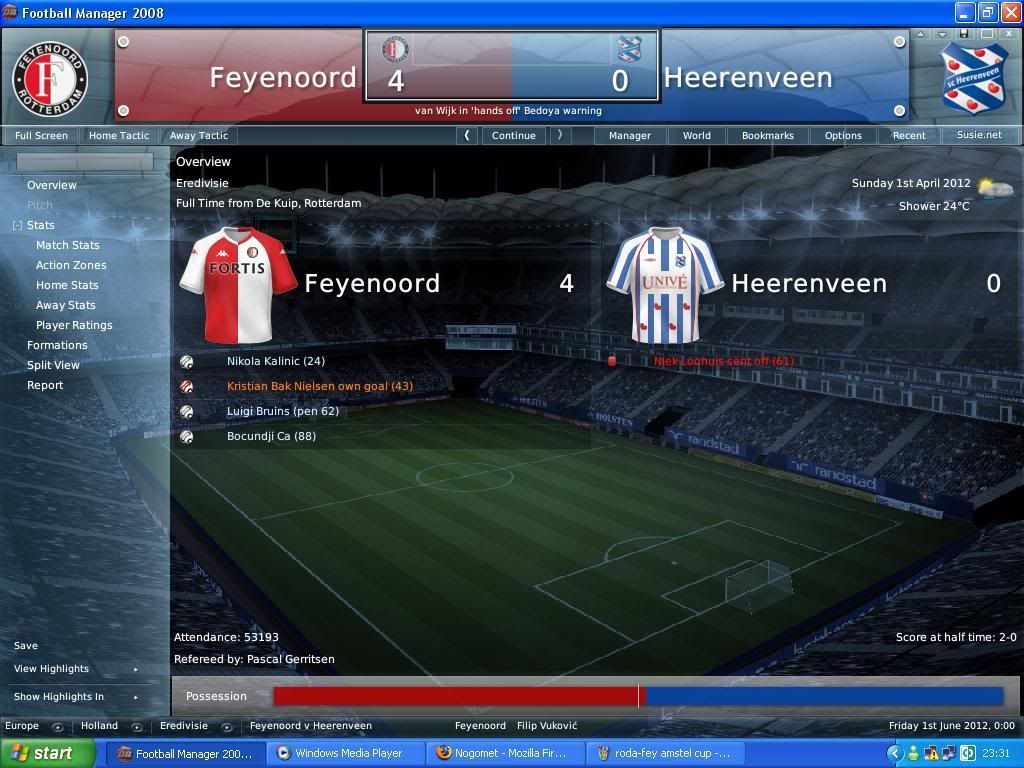The image size is (1024, 768).
Task: Click the View Highlights option
Action: 51,669
